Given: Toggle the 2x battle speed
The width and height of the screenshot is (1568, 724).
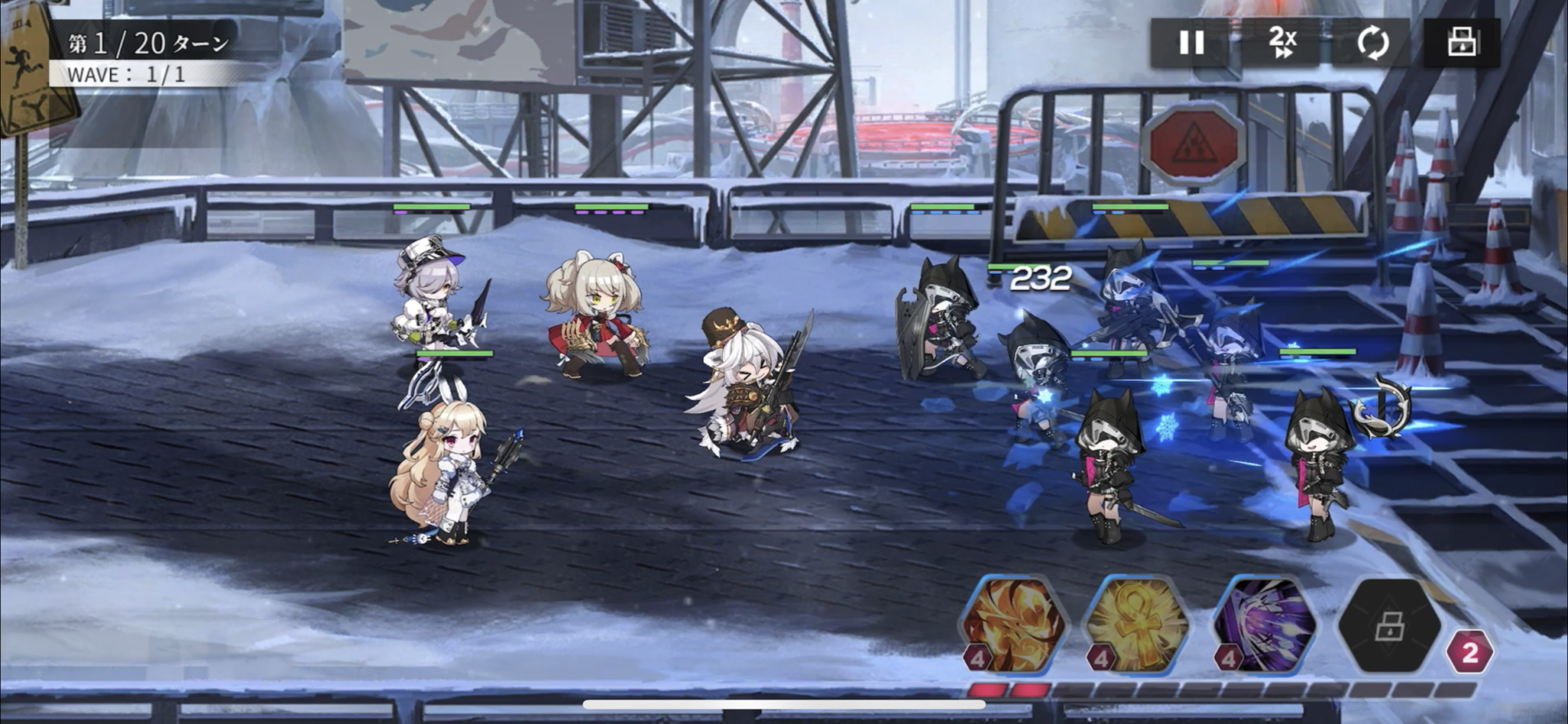Looking at the screenshot, I should 1282,42.
